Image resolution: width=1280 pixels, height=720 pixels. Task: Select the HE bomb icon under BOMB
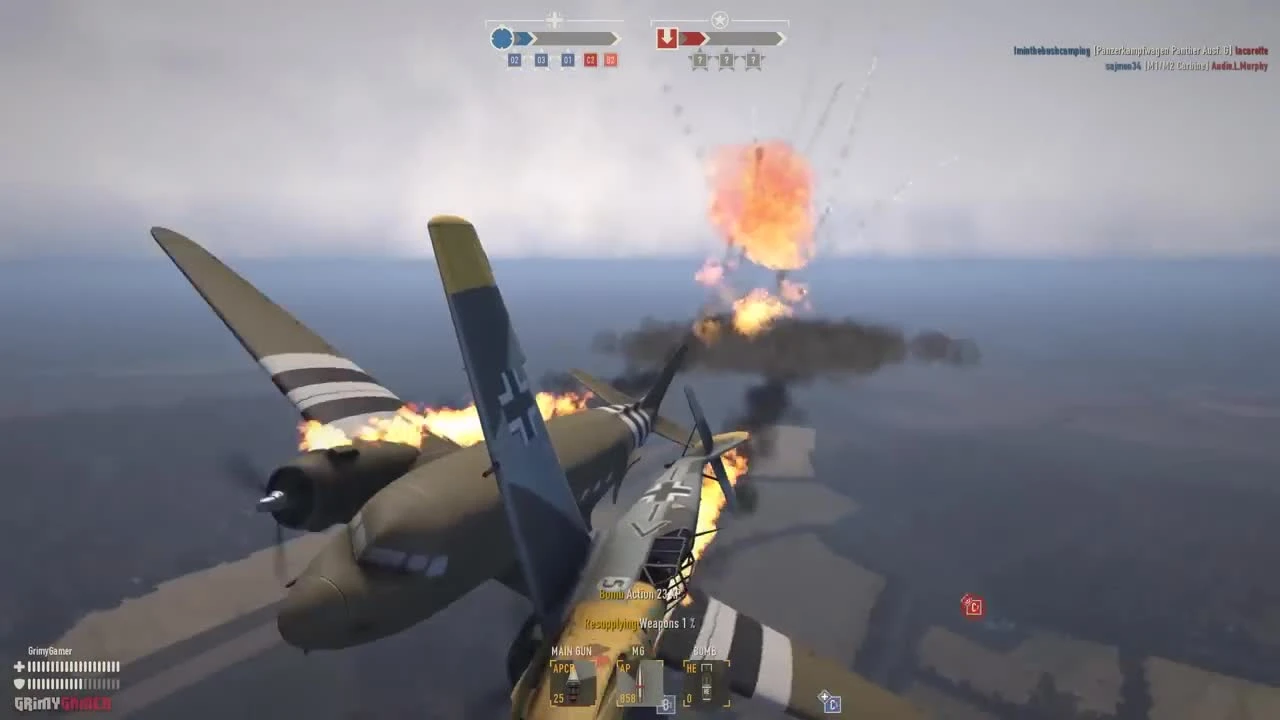tap(706, 684)
